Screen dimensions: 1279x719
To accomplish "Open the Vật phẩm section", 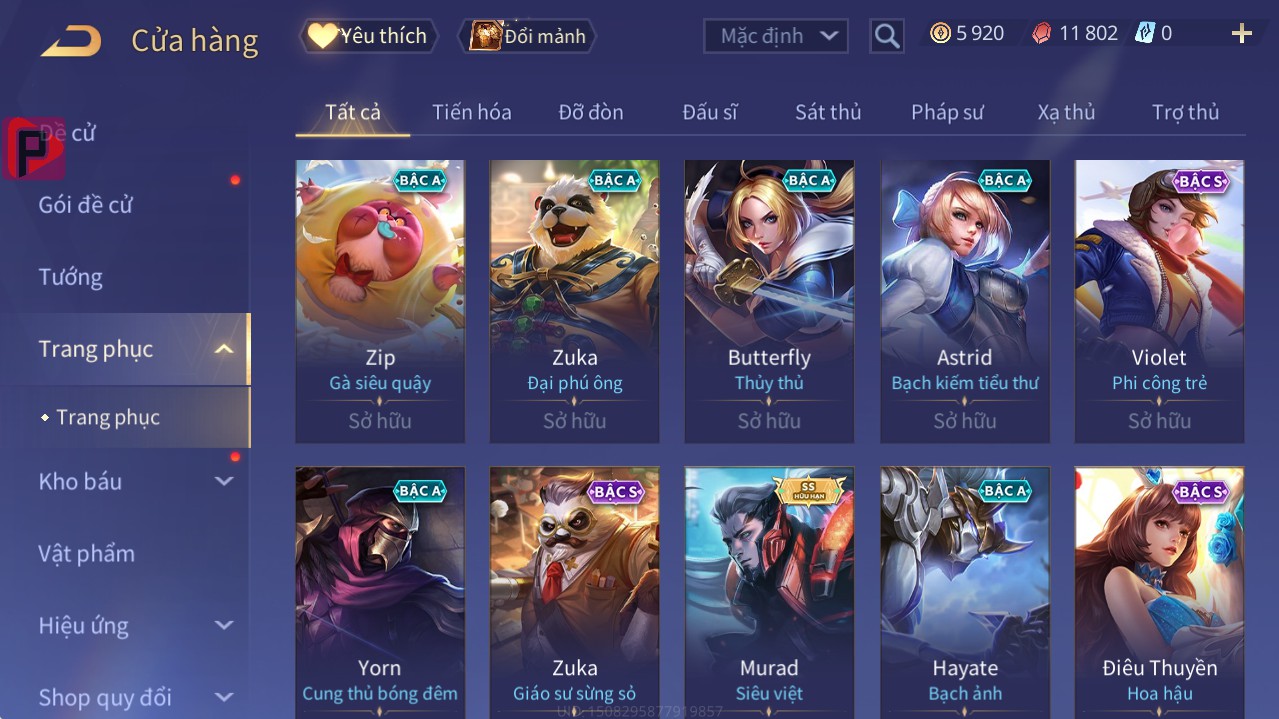I will click(86, 553).
